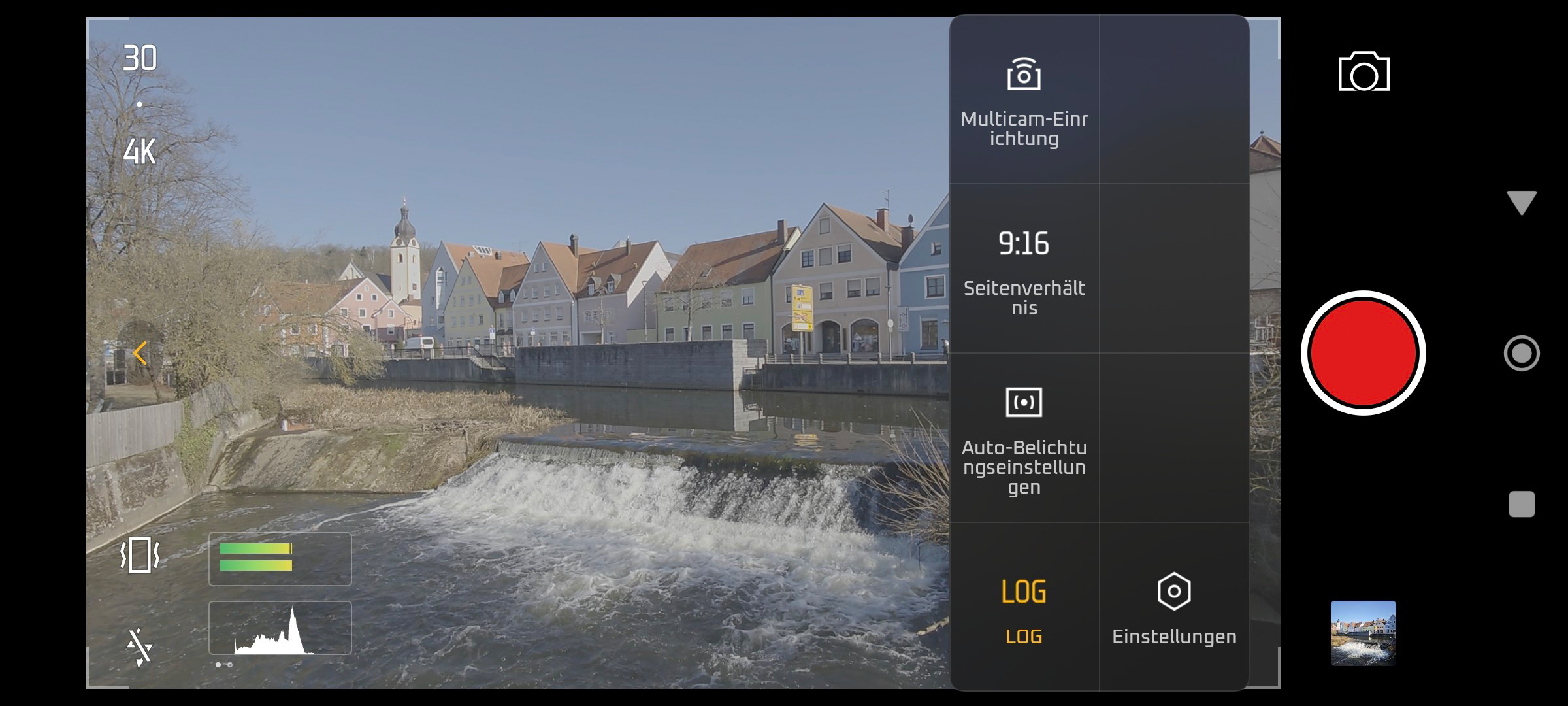Open the last recording thumbnail
Image resolution: width=1568 pixels, height=706 pixels.
coord(1363,633)
